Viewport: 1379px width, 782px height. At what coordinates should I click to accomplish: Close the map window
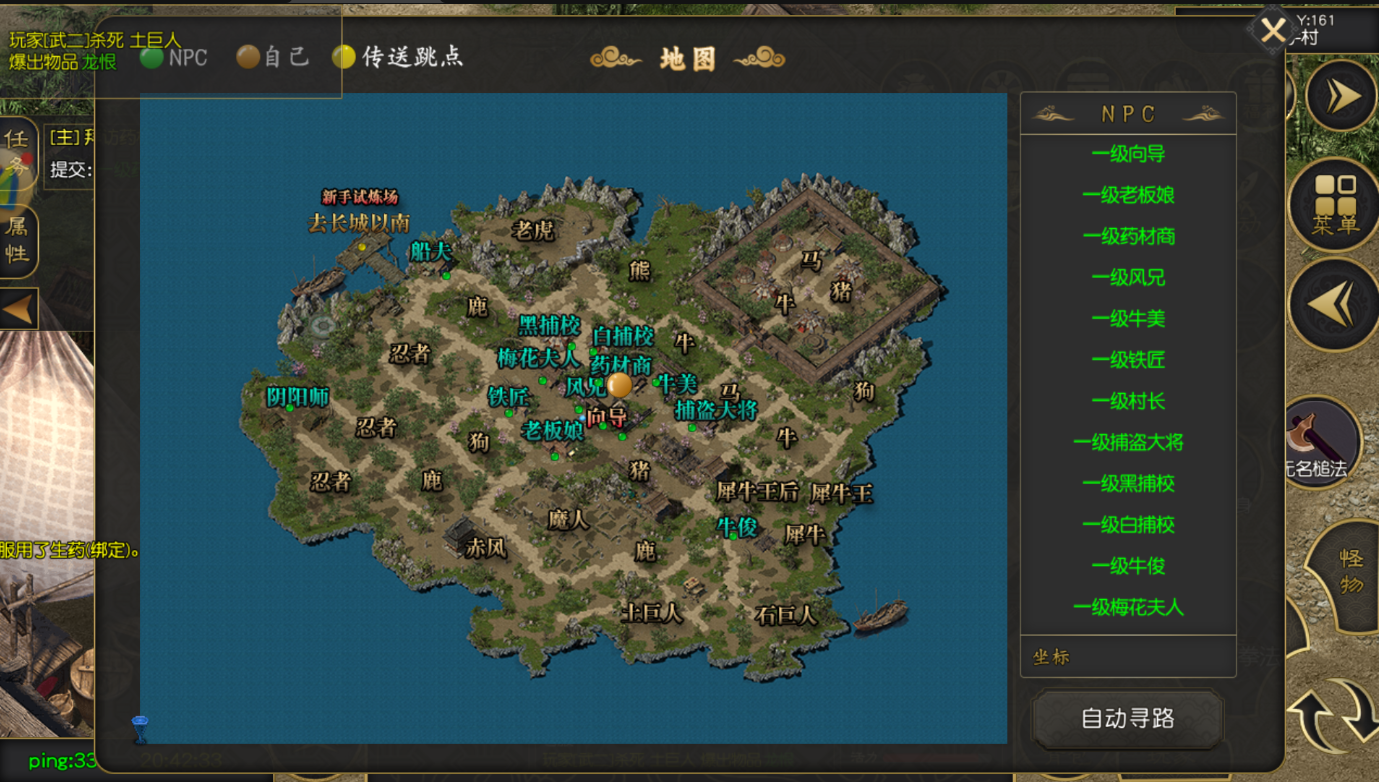[1272, 31]
